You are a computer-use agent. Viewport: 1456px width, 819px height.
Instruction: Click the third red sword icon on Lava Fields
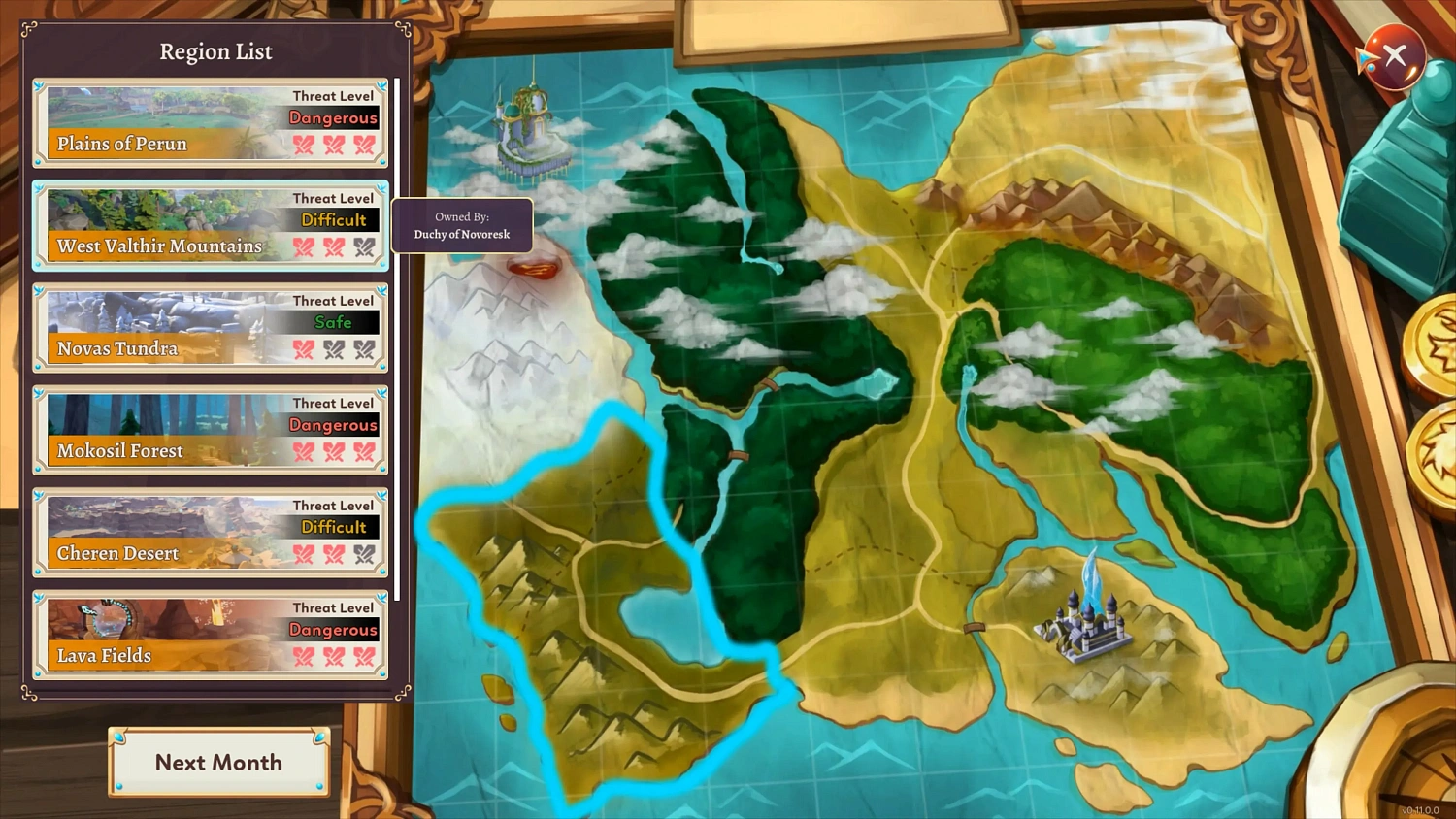coord(365,658)
